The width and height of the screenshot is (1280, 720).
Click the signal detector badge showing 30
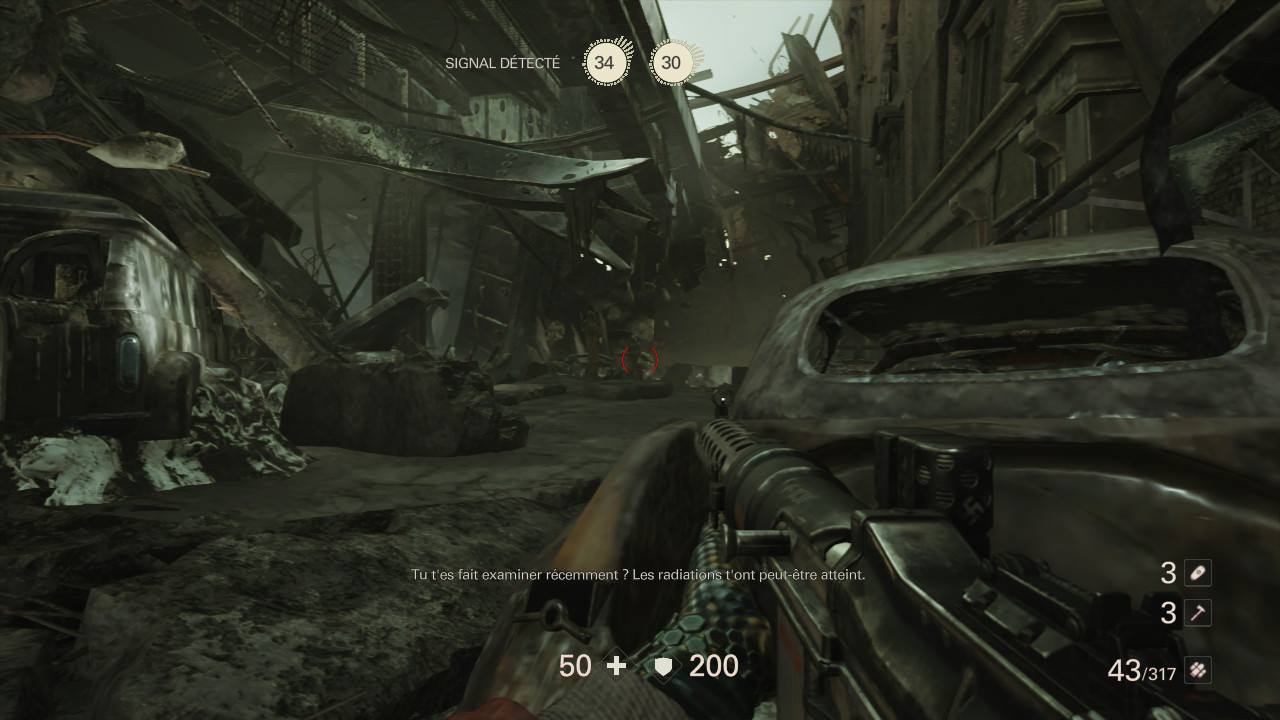click(x=671, y=63)
